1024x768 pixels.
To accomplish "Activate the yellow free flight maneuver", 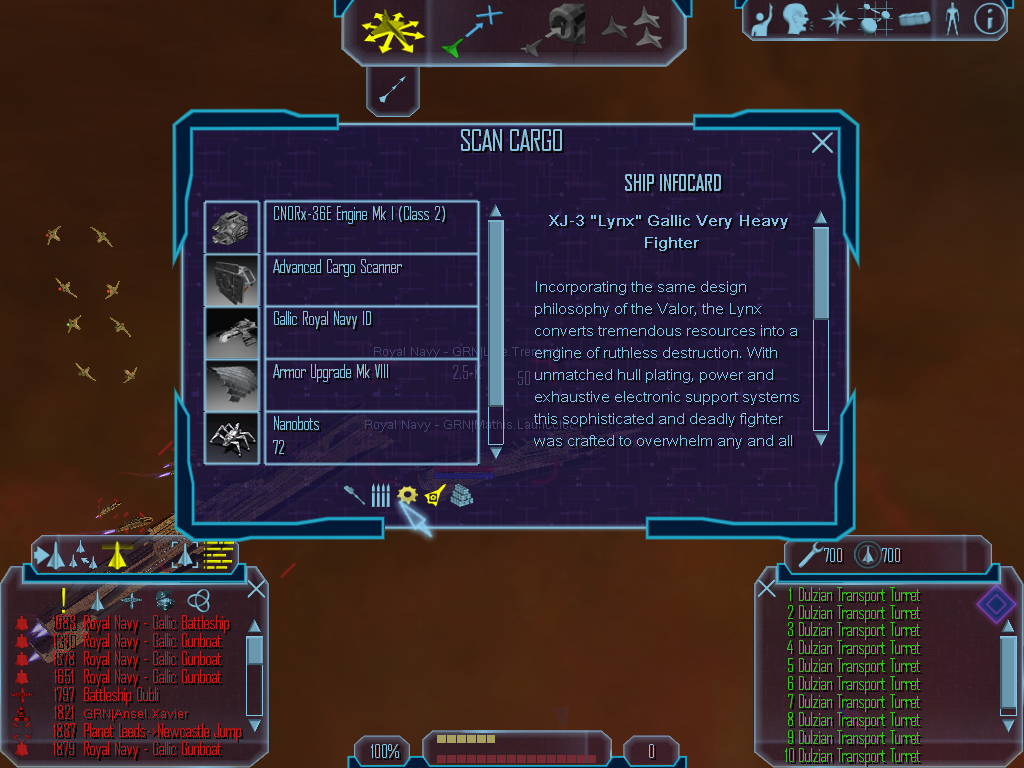I will [x=393, y=30].
